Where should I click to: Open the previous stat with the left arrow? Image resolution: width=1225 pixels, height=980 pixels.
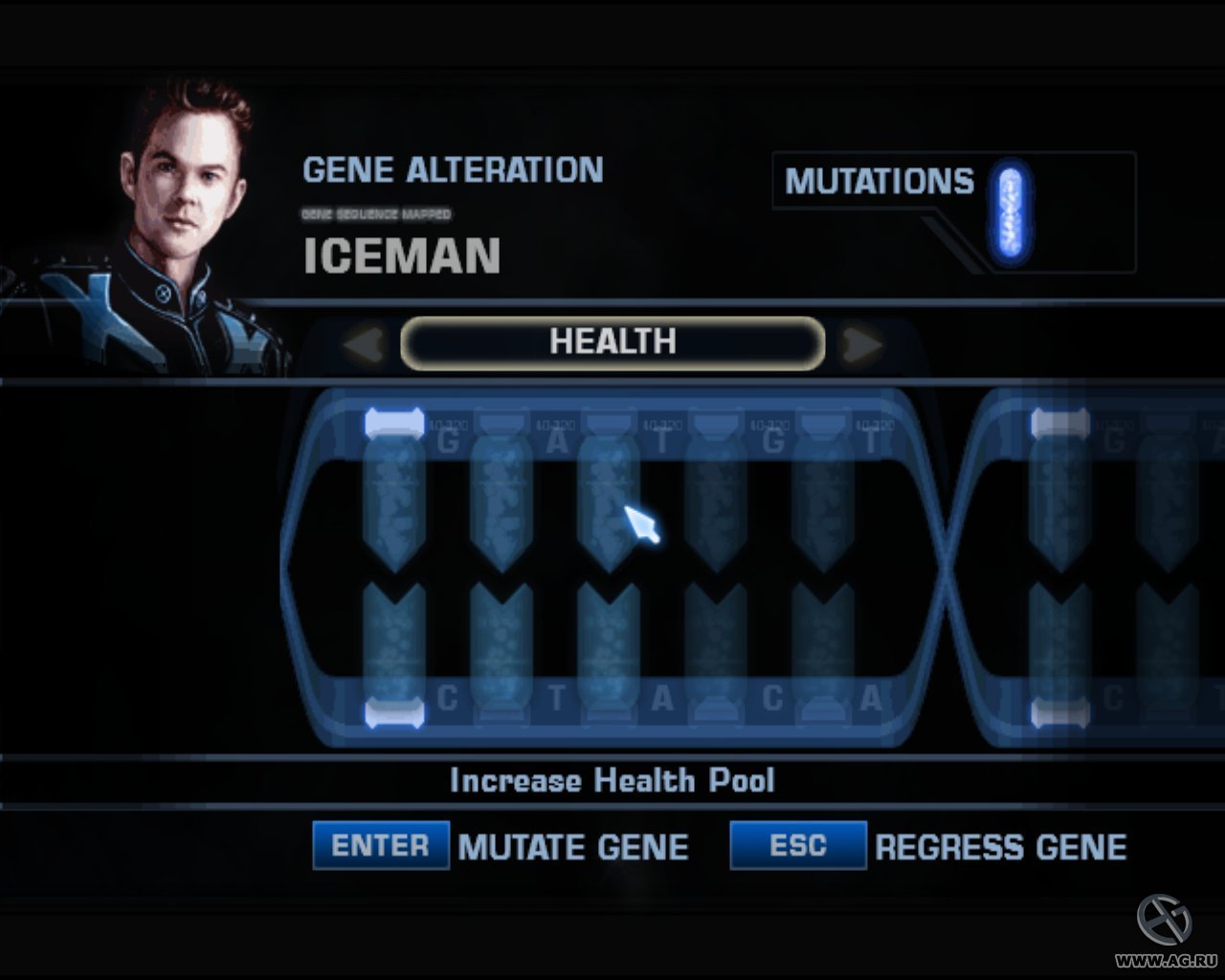pos(364,343)
